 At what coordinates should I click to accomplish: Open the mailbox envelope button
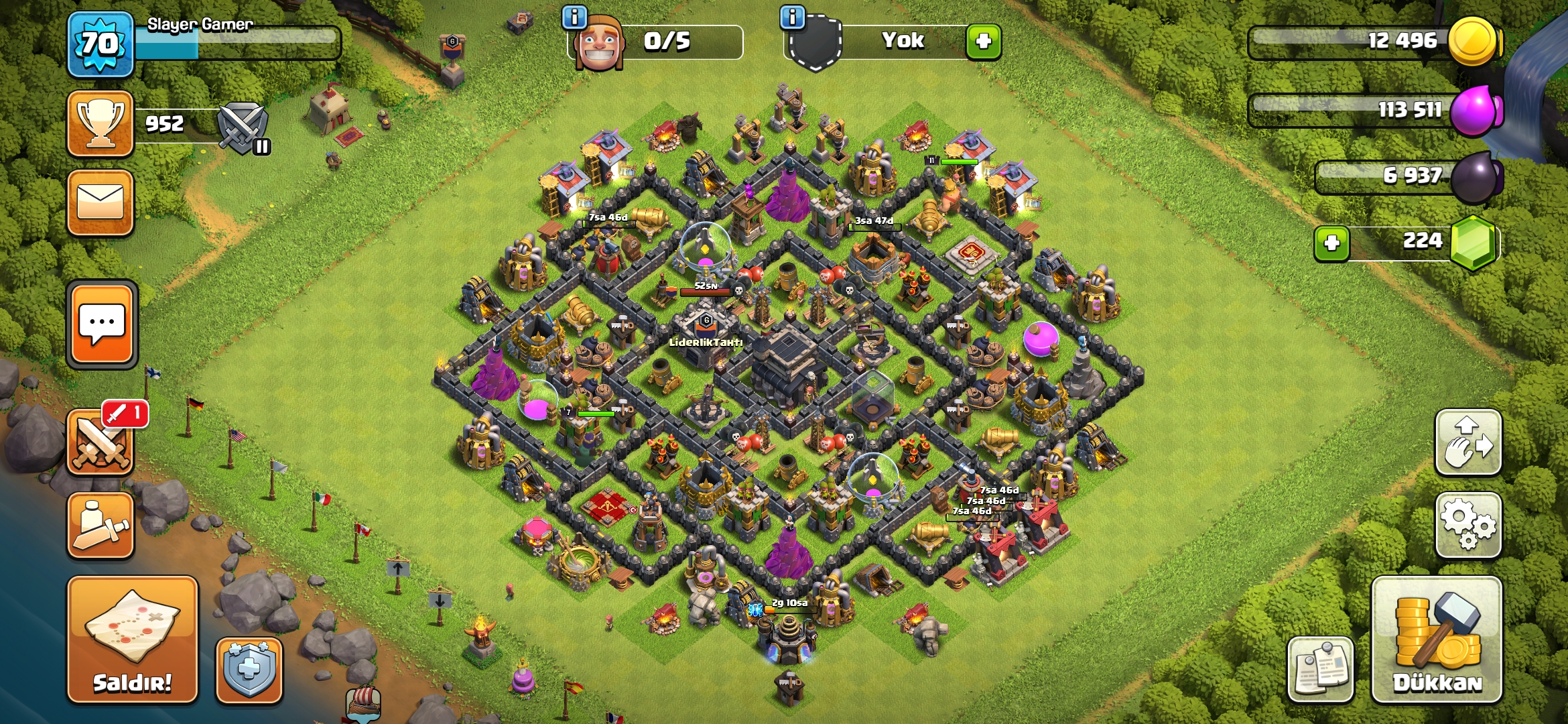click(x=101, y=202)
